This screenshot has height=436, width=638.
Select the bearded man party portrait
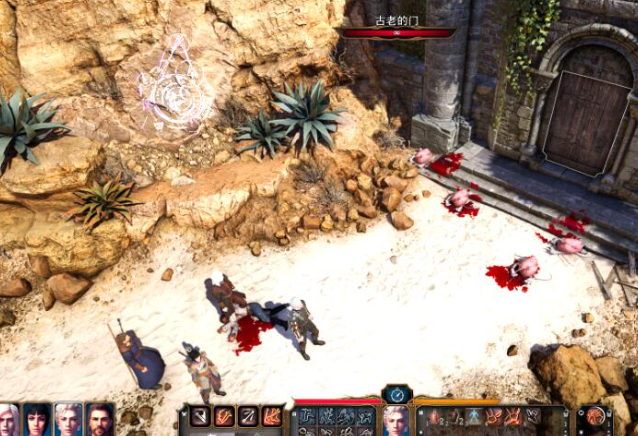pyautogui.click(x=98, y=419)
